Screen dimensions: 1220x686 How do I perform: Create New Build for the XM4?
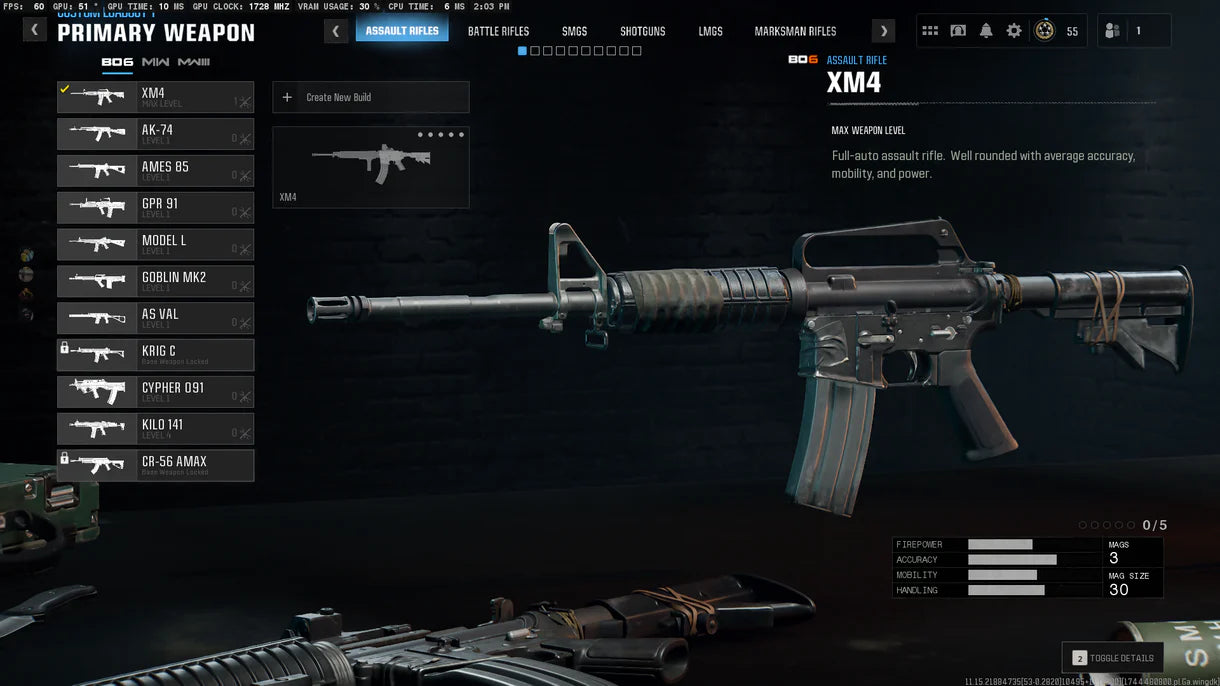[370, 97]
